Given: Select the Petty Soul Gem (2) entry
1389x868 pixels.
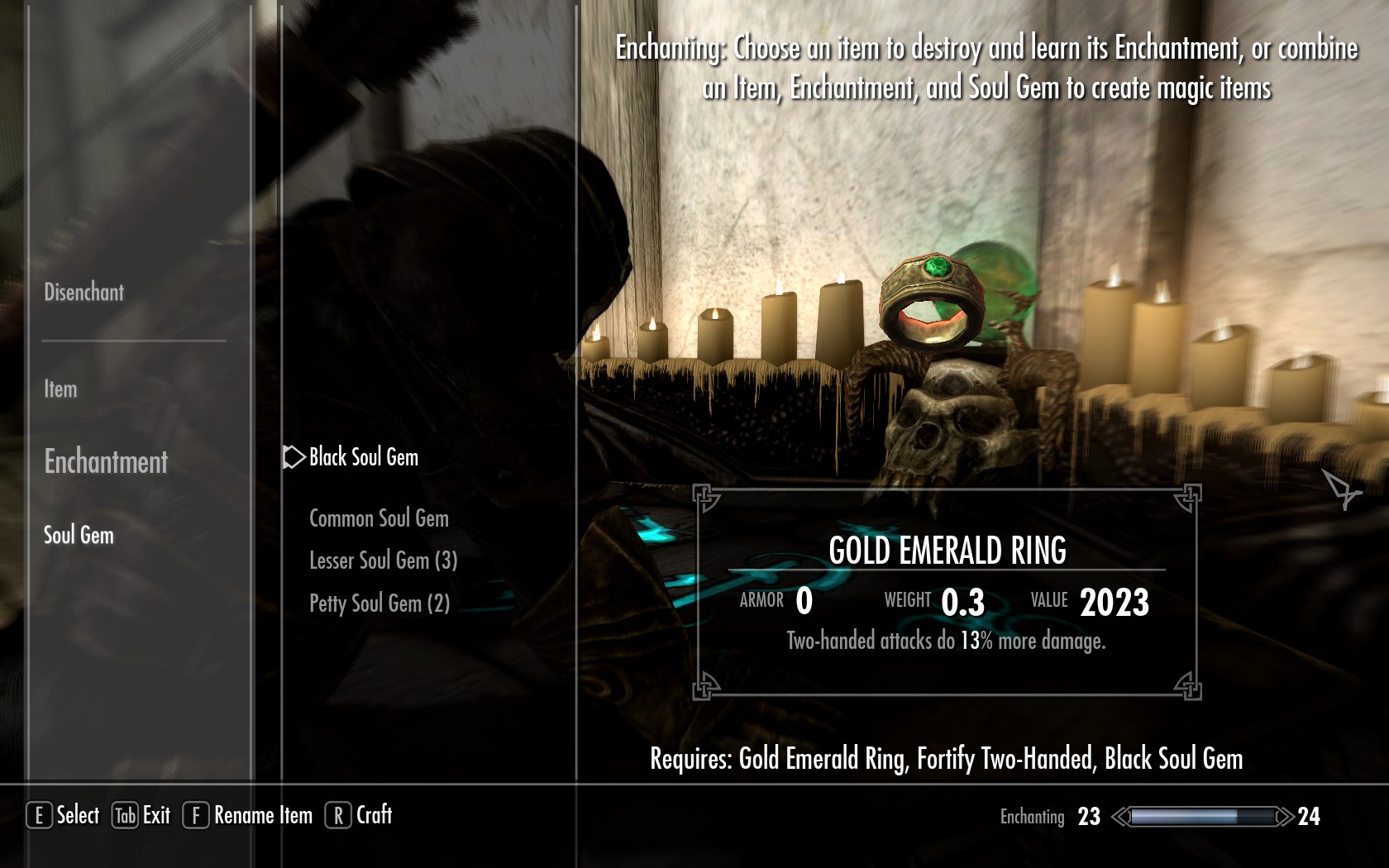Looking at the screenshot, I should pos(379,603).
